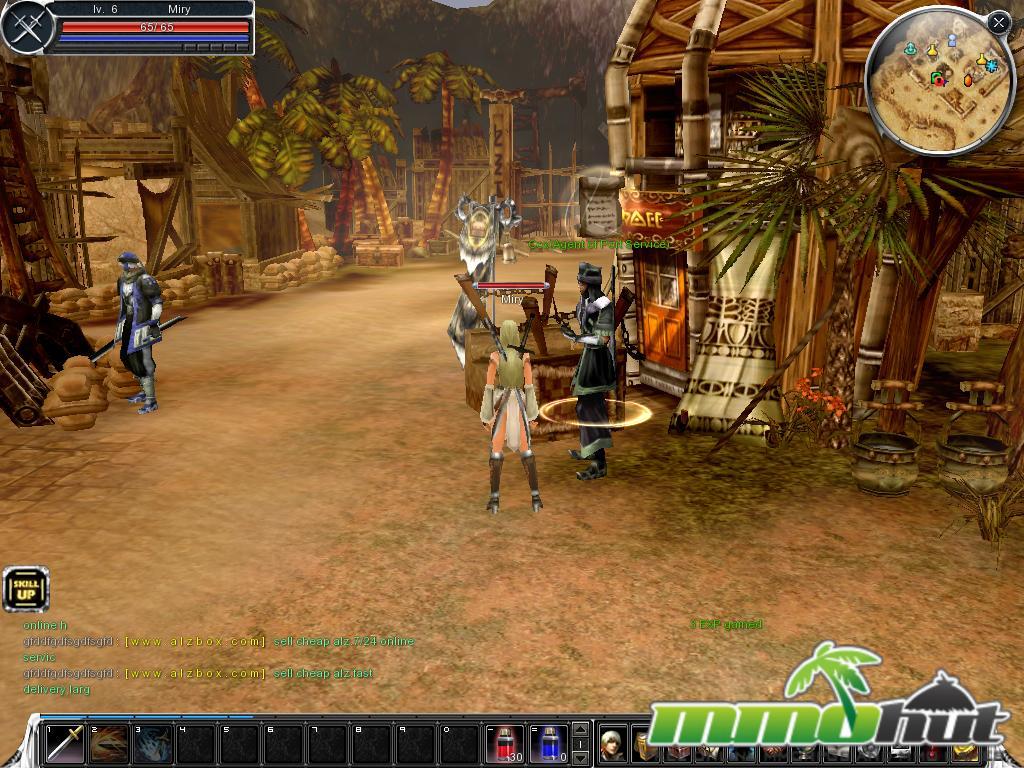
Task: Click the Skill Up notification icon
Action: 25,589
